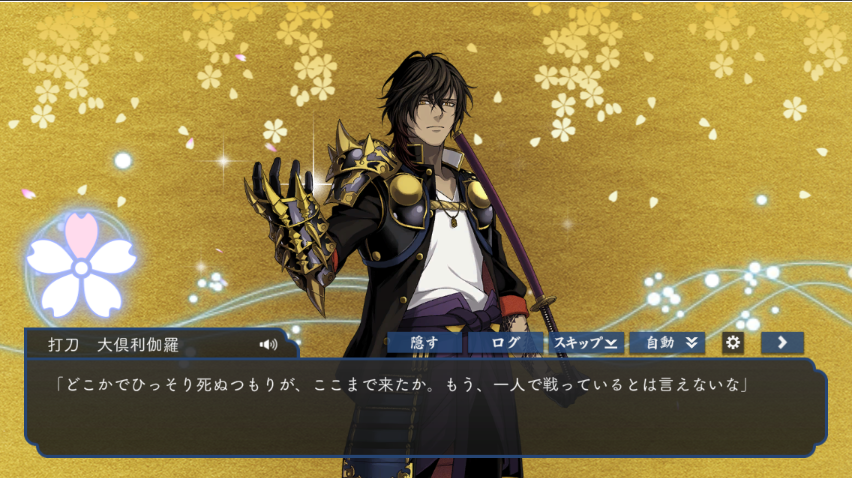
Task: Advance dialogue with the arrow button
Action: pyautogui.click(x=782, y=343)
